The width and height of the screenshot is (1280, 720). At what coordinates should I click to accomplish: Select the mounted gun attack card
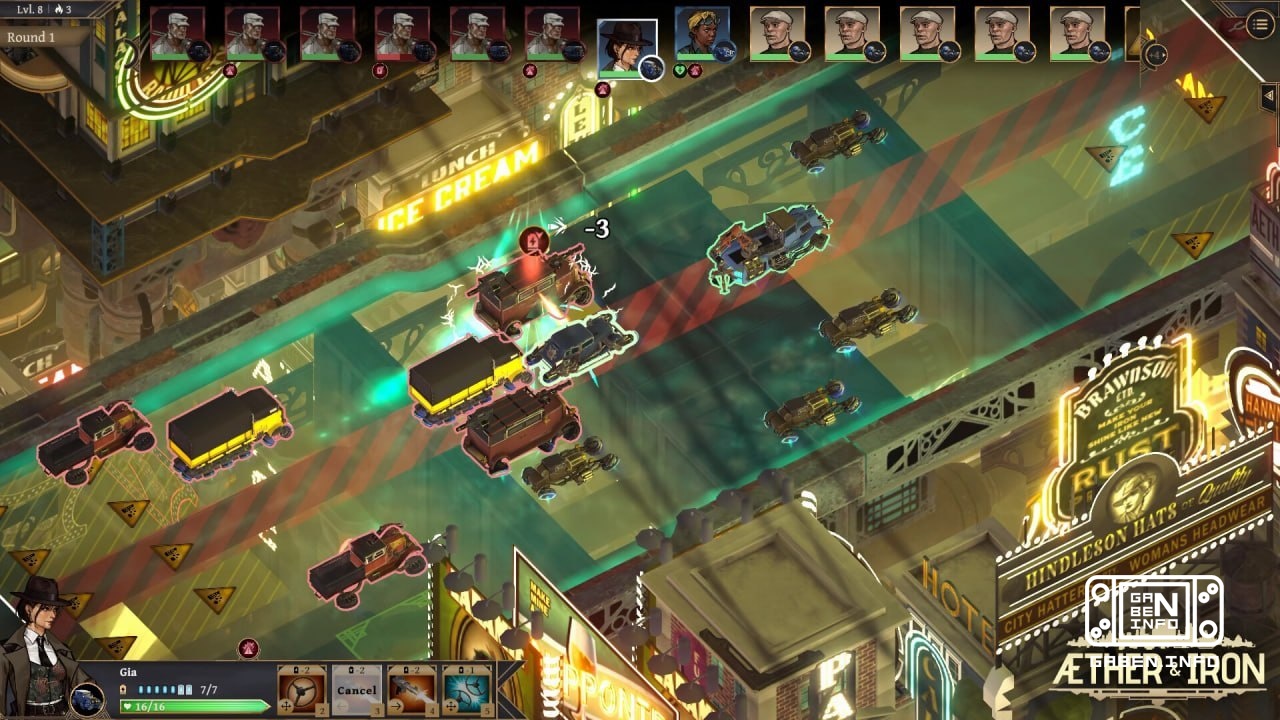[411, 688]
